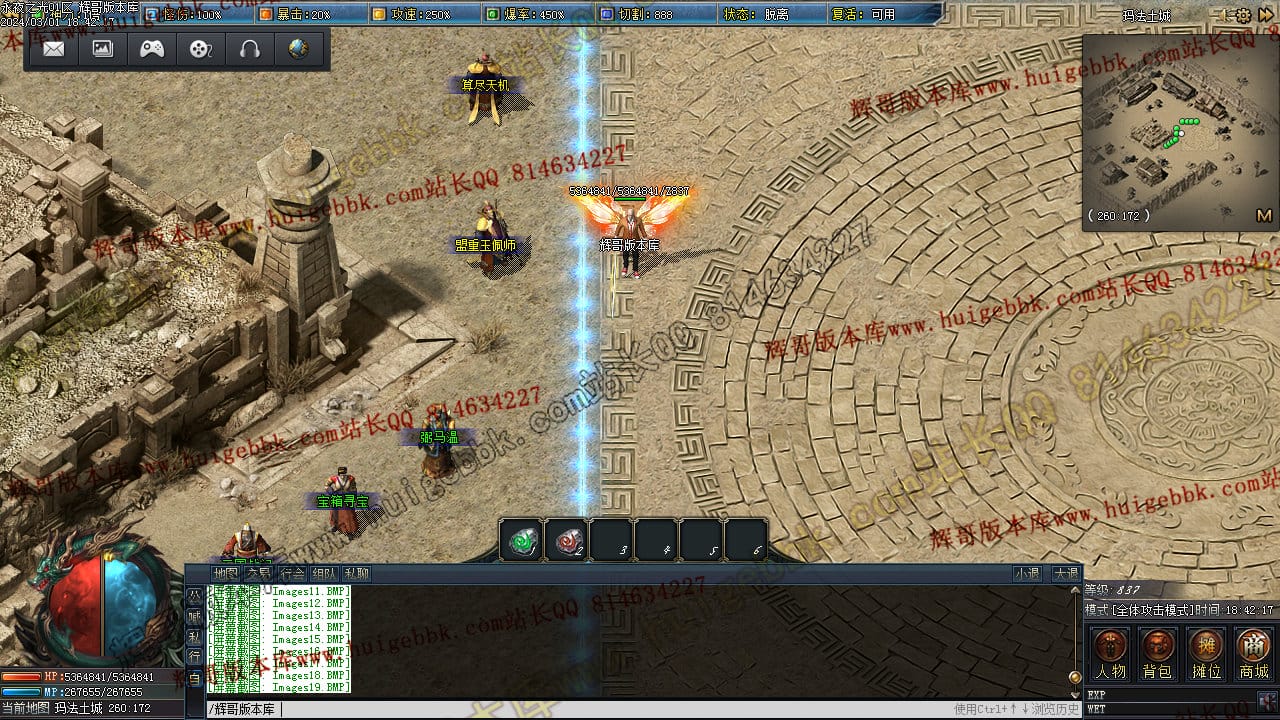The width and height of the screenshot is (1280, 720).
Task: Click the M button on the minimap
Action: point(1263,215)
